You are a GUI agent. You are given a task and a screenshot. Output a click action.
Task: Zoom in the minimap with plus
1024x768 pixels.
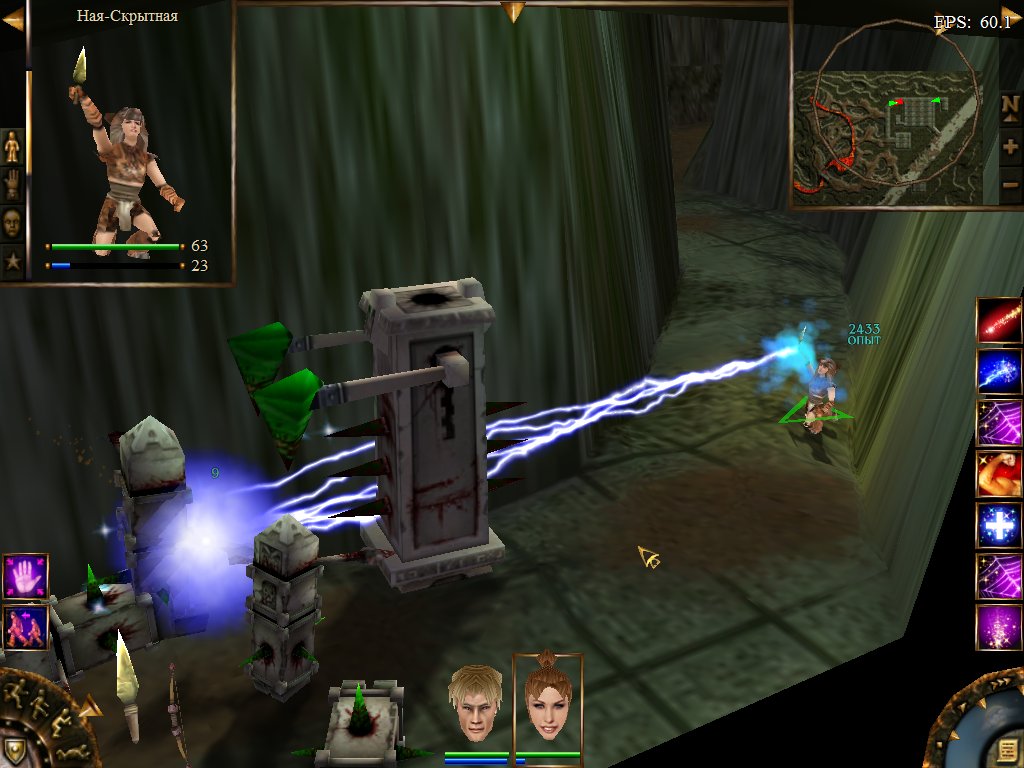(x=1010, y=146)
